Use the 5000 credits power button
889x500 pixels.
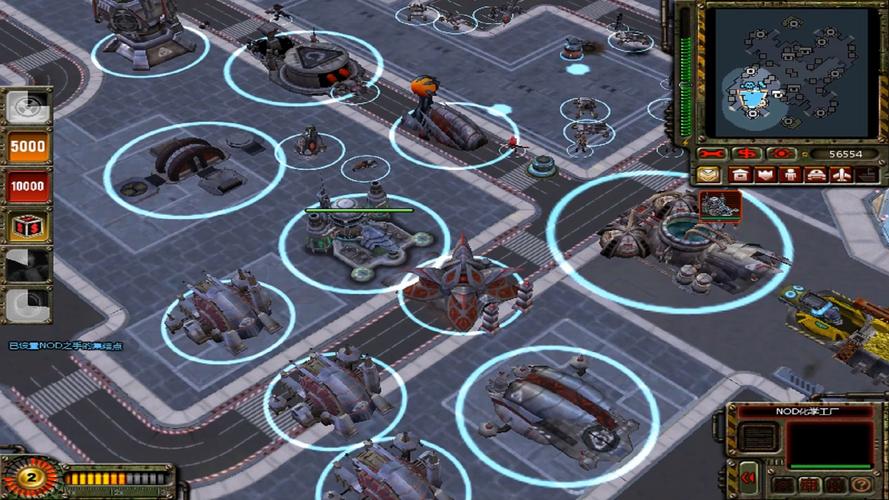[x=28, y=147]
